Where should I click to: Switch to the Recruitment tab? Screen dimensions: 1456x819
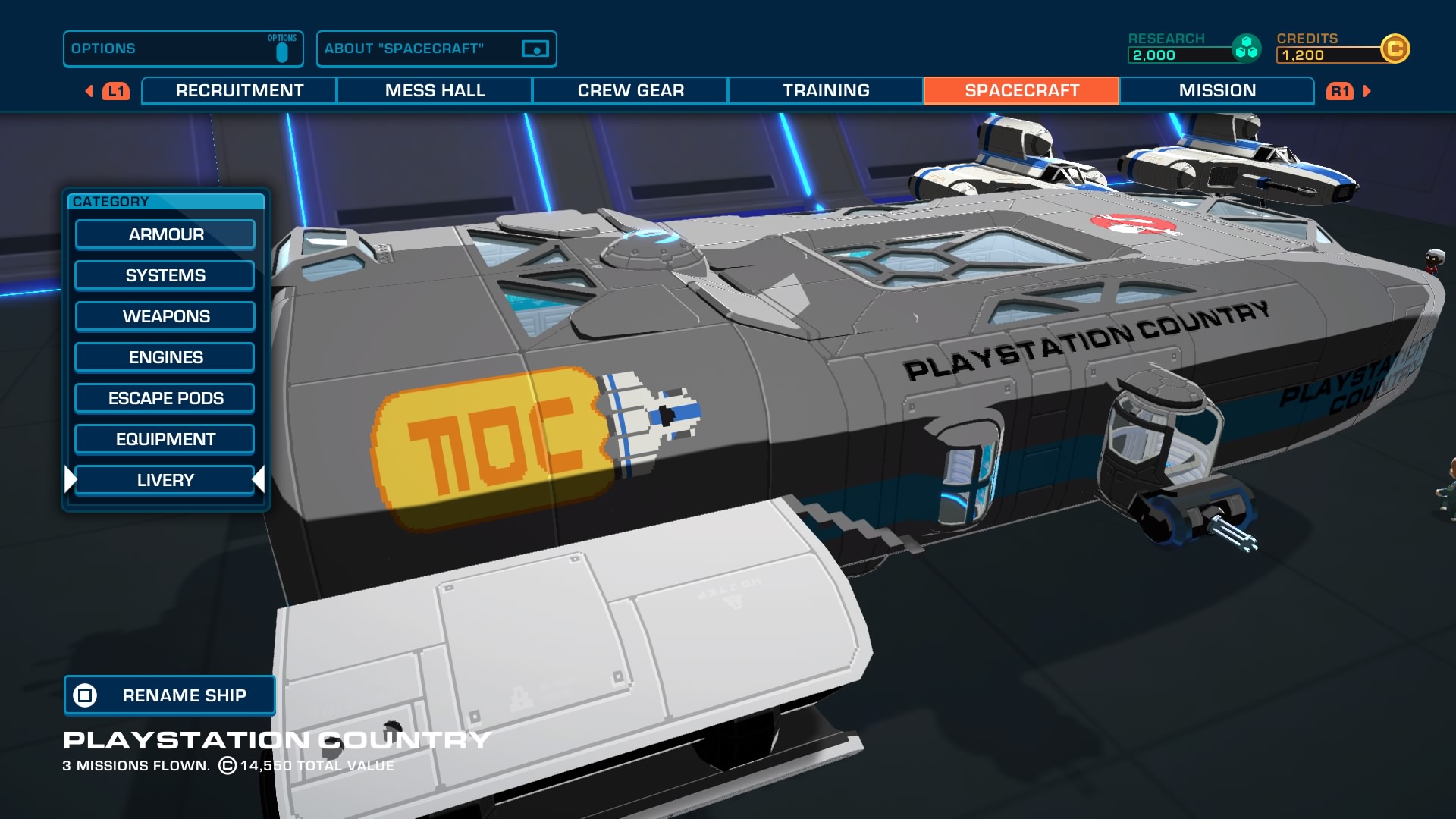point(240,91)
